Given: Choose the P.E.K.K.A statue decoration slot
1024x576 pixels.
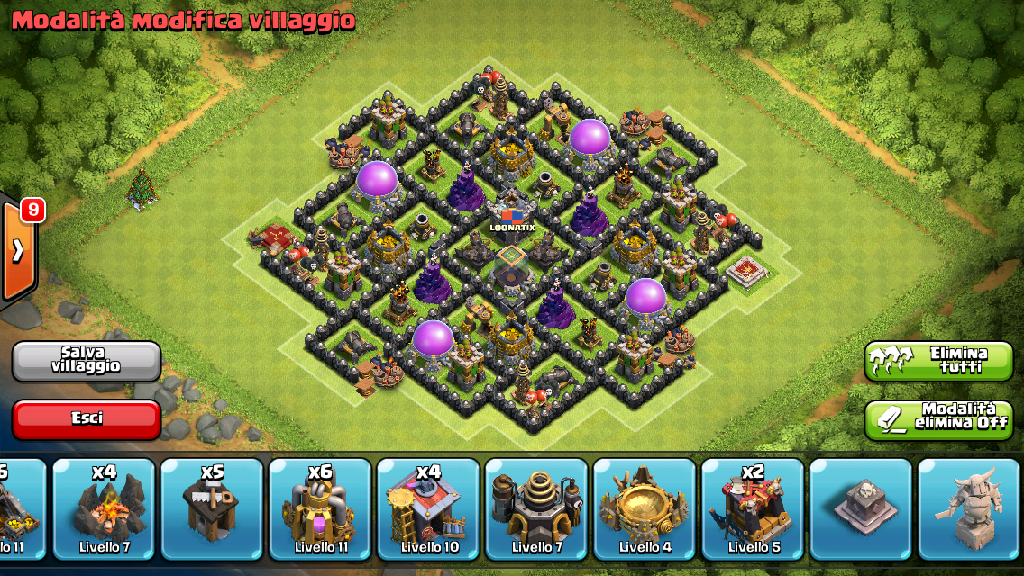Looking at the screenshot, I should click(968, 509).
